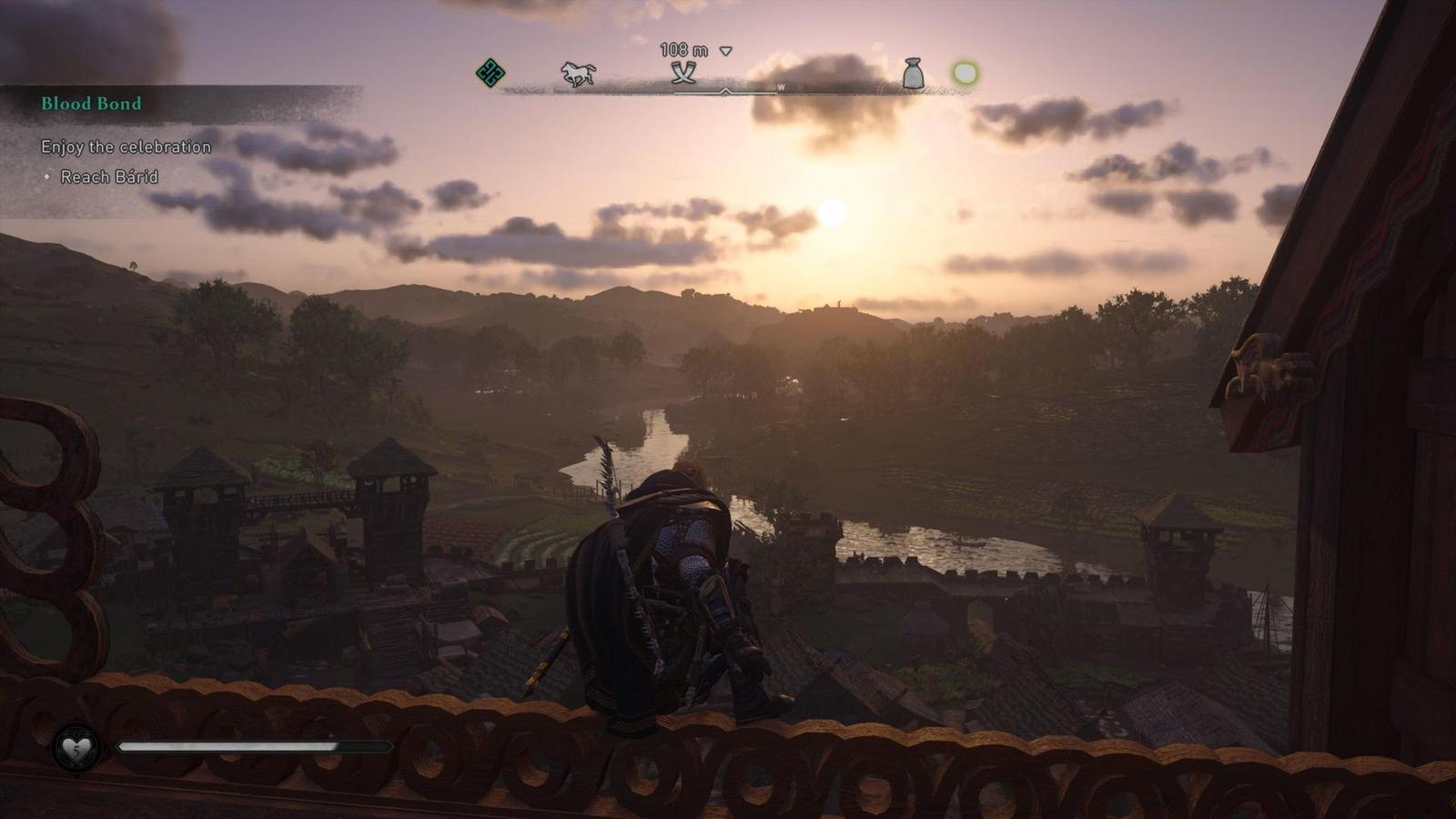Click the green knot marker on the compass
Screen dimensions: 1456x819
tap(490, 73)
